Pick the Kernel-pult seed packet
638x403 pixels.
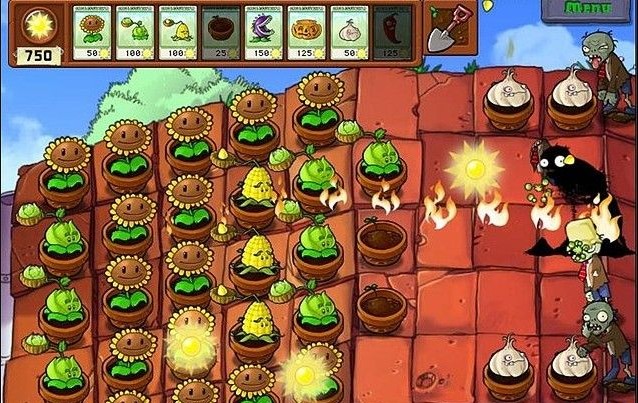click(179, 34)
